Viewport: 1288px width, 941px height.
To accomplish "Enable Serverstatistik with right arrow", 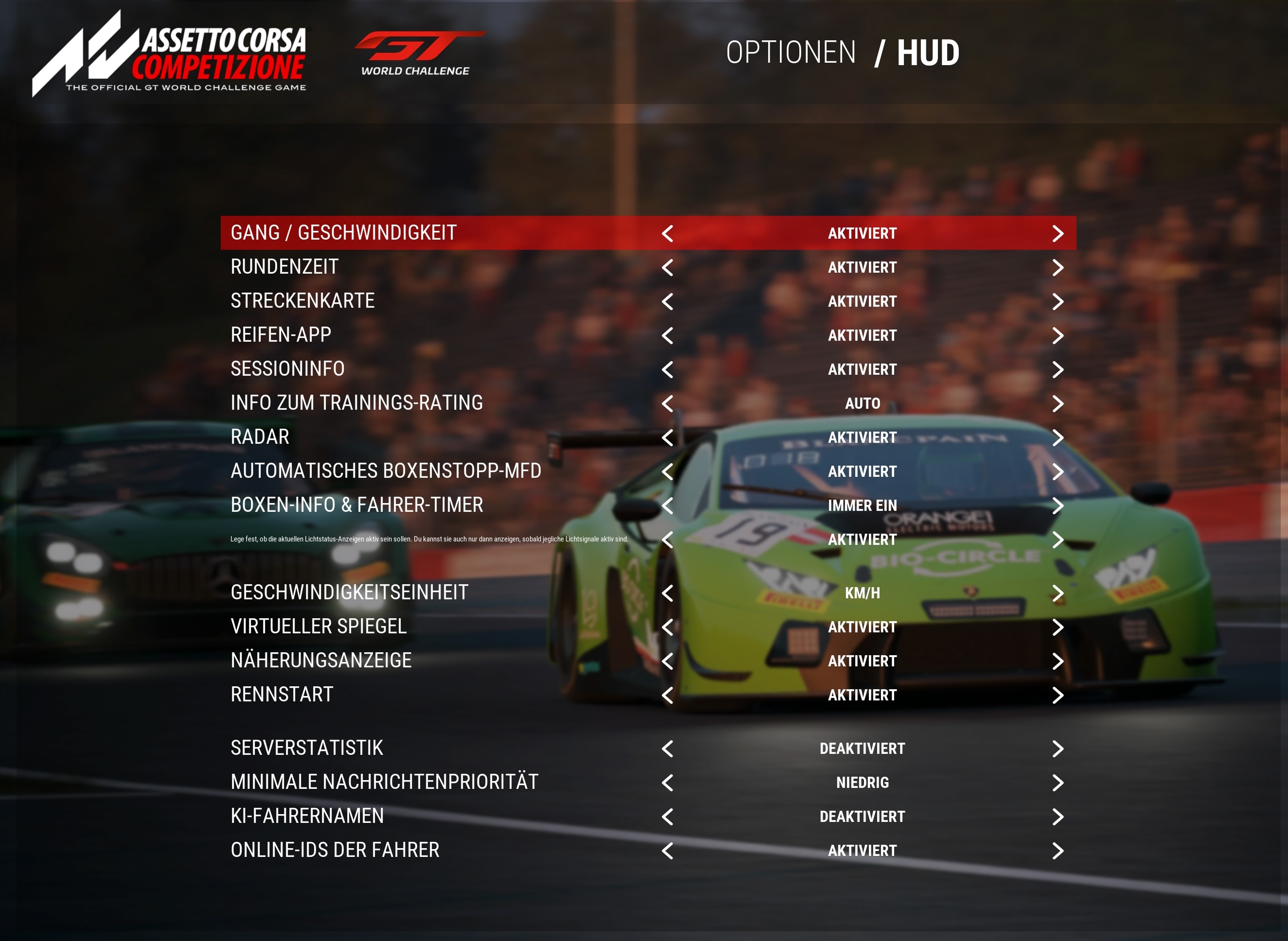I will (x=1057, y=749).
